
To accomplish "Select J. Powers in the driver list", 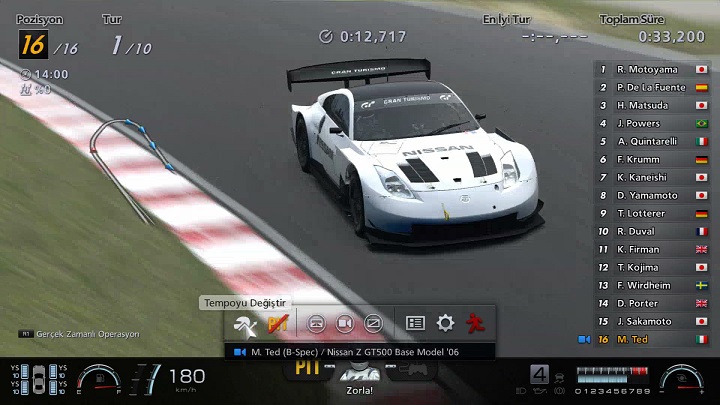I will (652, 123).
